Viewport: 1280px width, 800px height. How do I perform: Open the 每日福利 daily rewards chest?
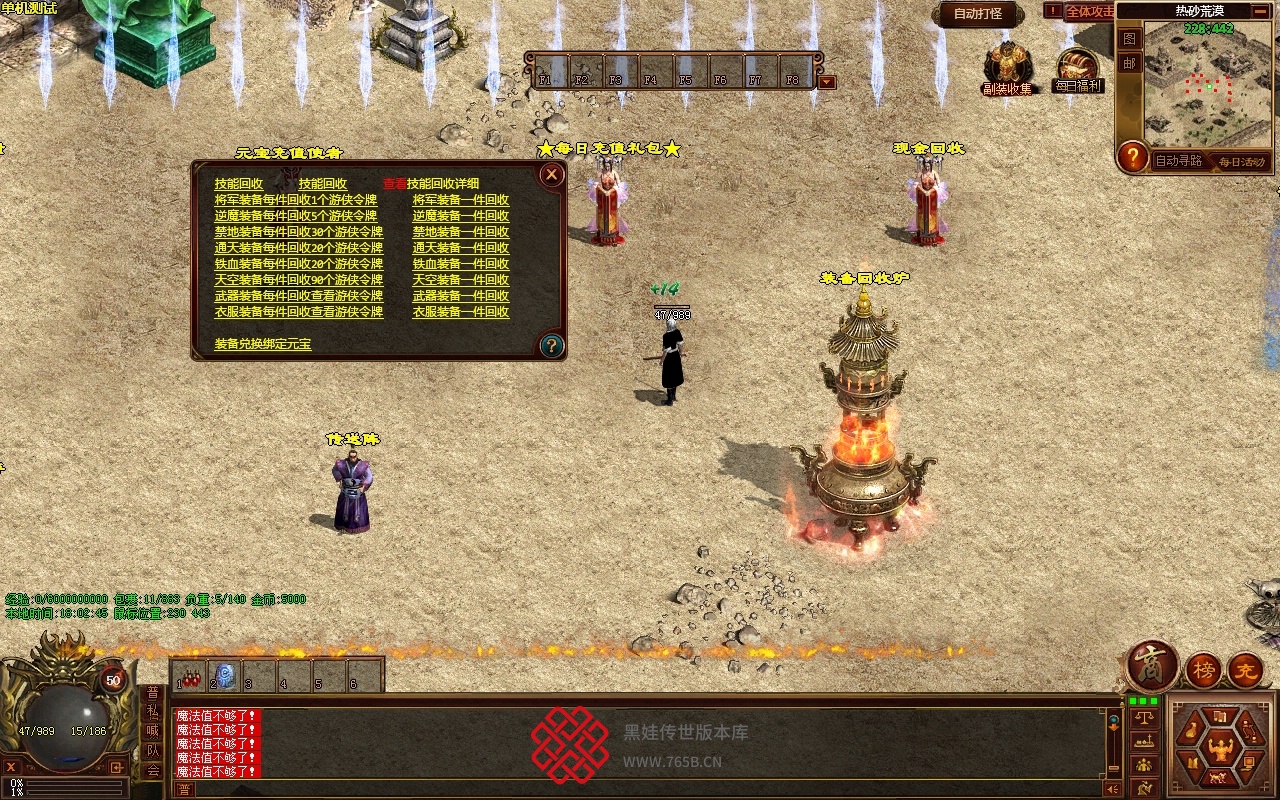coord(1077,68)
